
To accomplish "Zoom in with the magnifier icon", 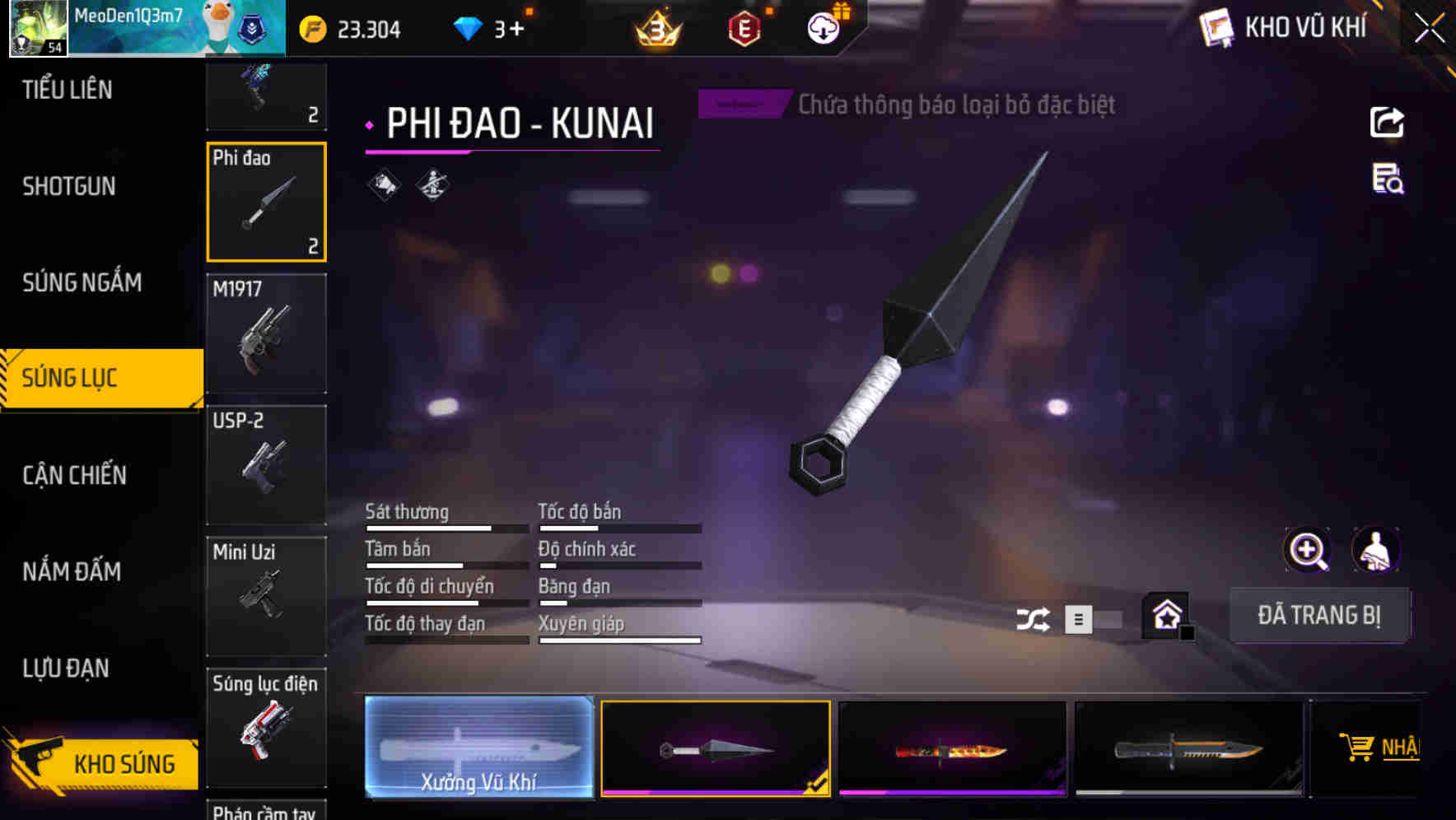I will [1307, 550].
